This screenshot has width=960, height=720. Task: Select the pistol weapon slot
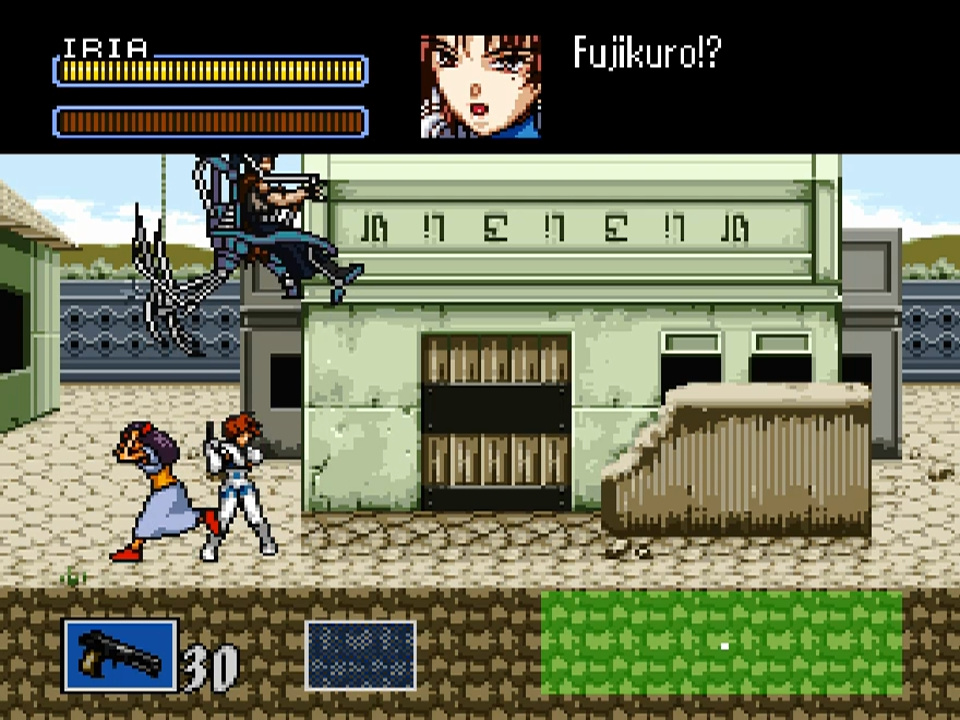(120, 655)
